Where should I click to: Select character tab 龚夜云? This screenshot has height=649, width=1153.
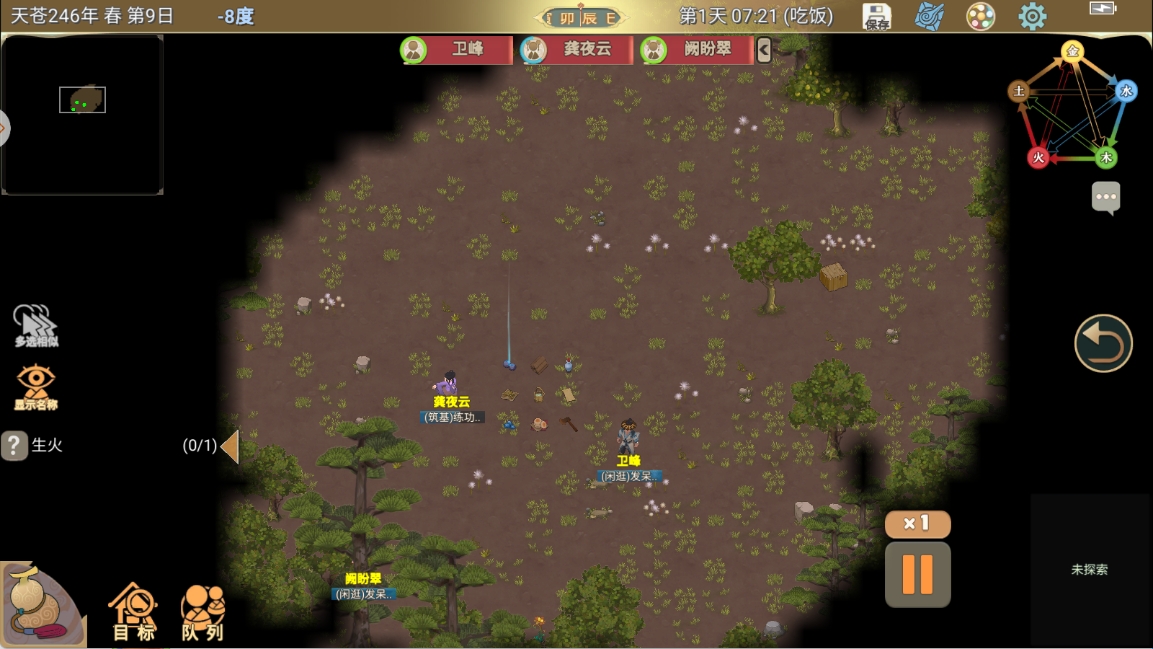click(576, 50)
